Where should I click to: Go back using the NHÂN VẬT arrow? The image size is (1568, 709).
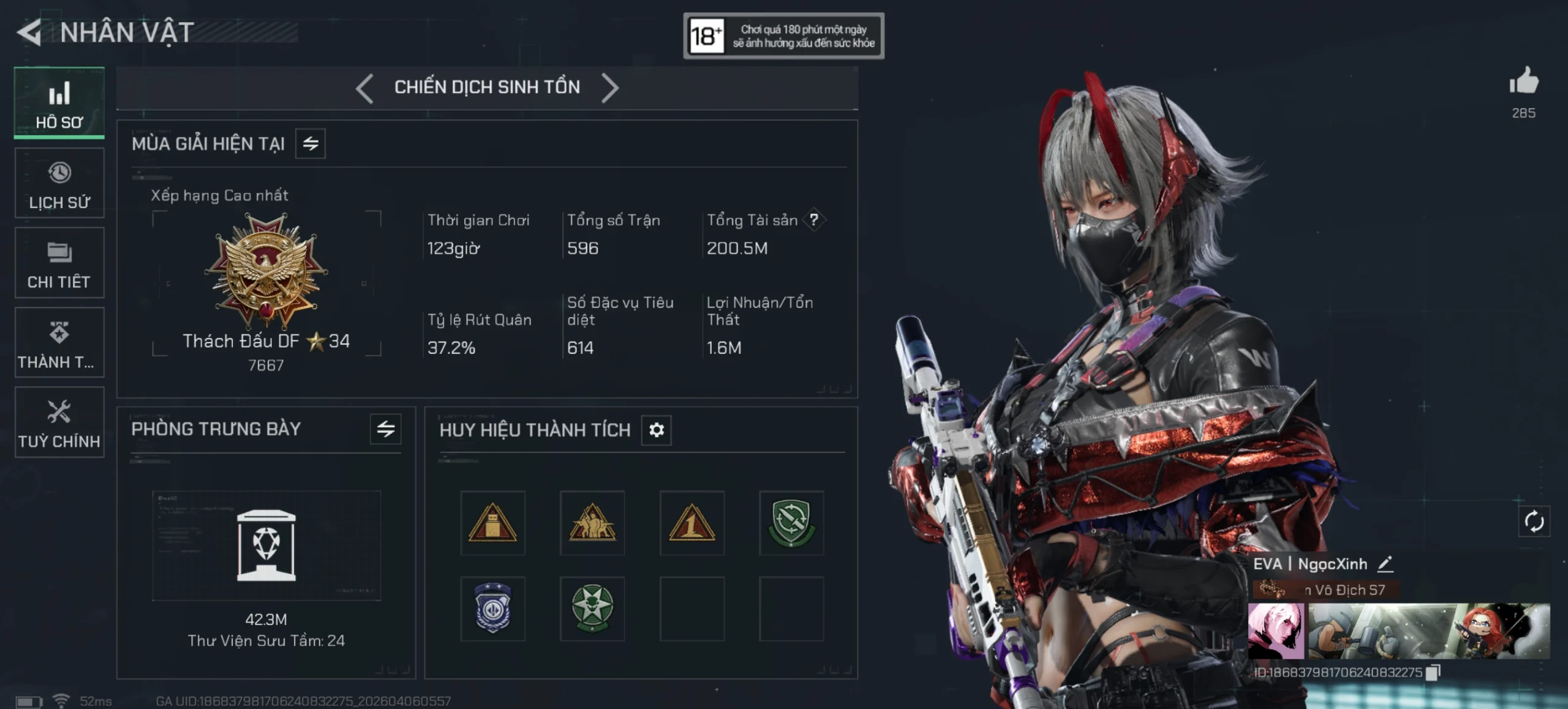(x=29, y=32)
